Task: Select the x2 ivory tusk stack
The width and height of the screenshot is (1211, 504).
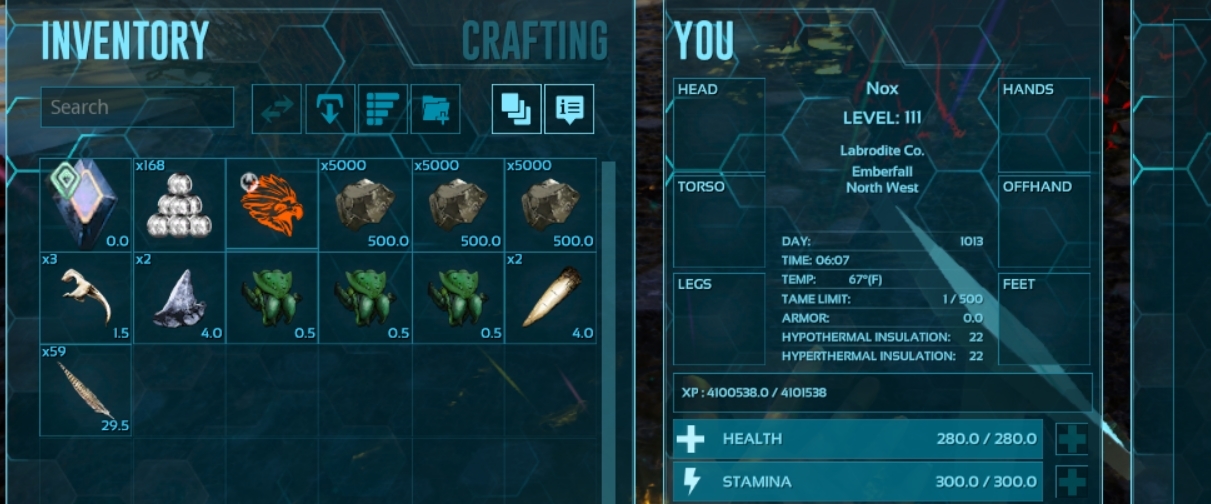Action: (551, 297)
